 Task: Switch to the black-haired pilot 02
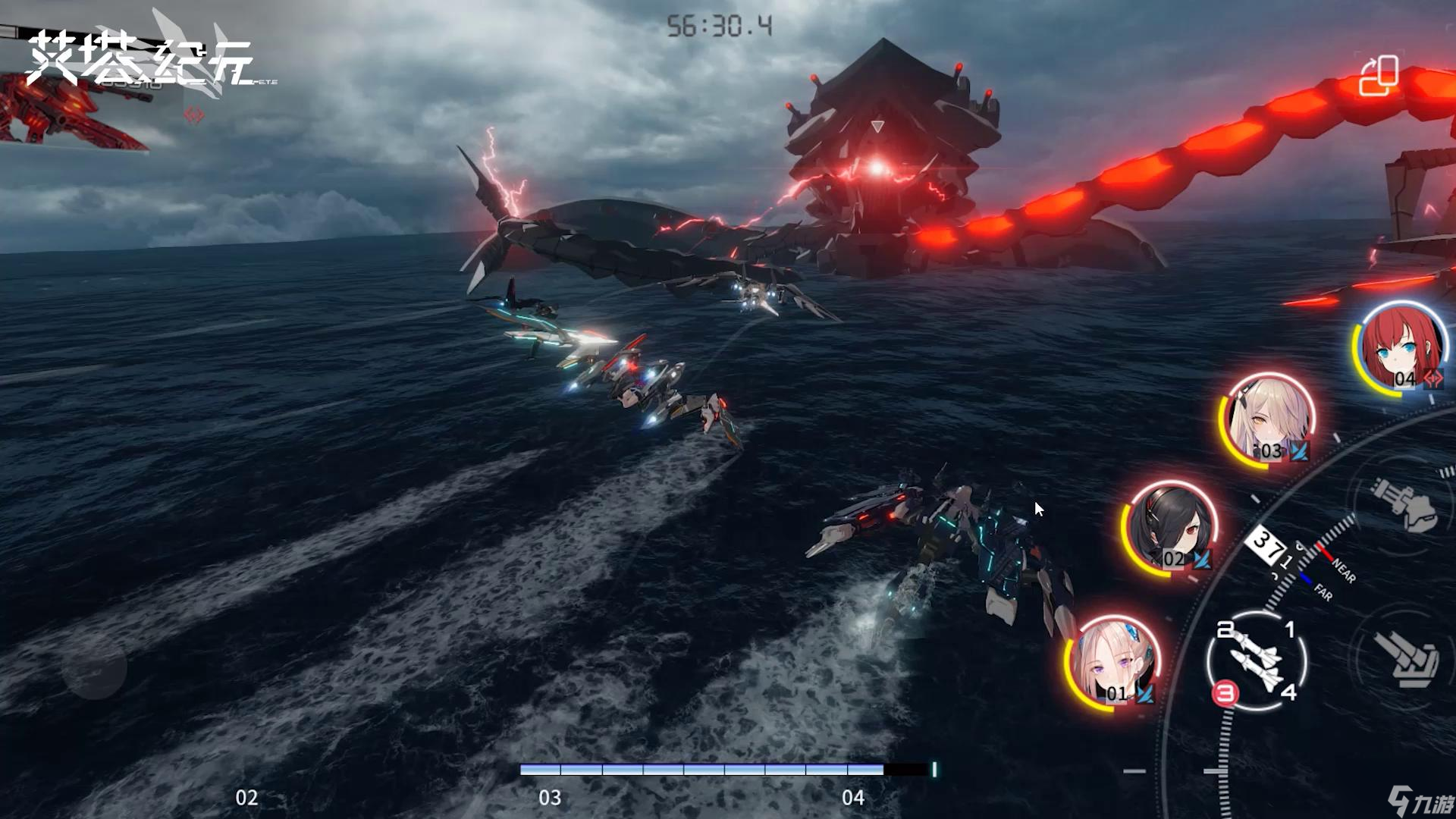[x=1170, y=529]
